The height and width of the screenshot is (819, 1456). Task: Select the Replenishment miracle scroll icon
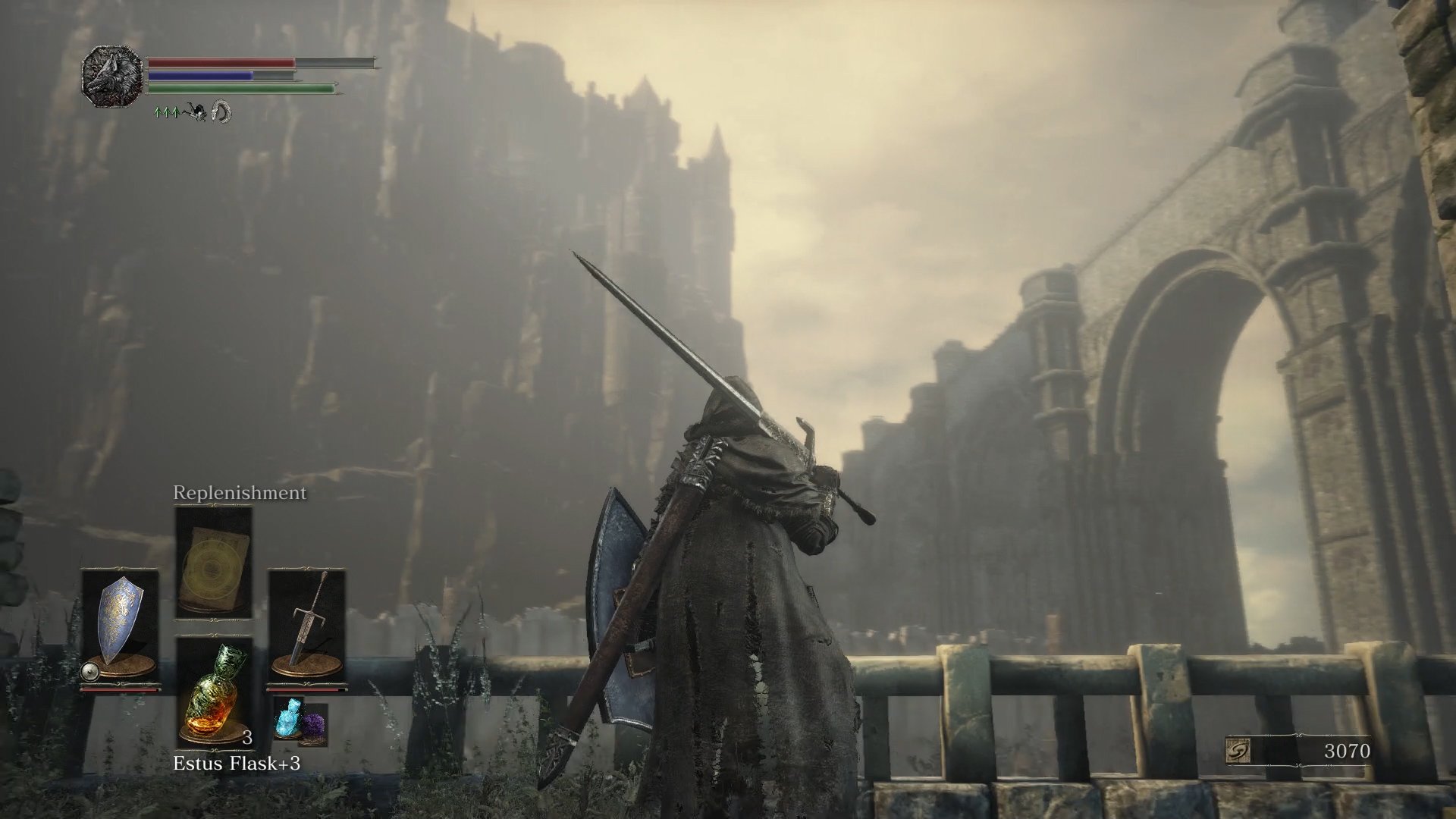click(215, 561)
